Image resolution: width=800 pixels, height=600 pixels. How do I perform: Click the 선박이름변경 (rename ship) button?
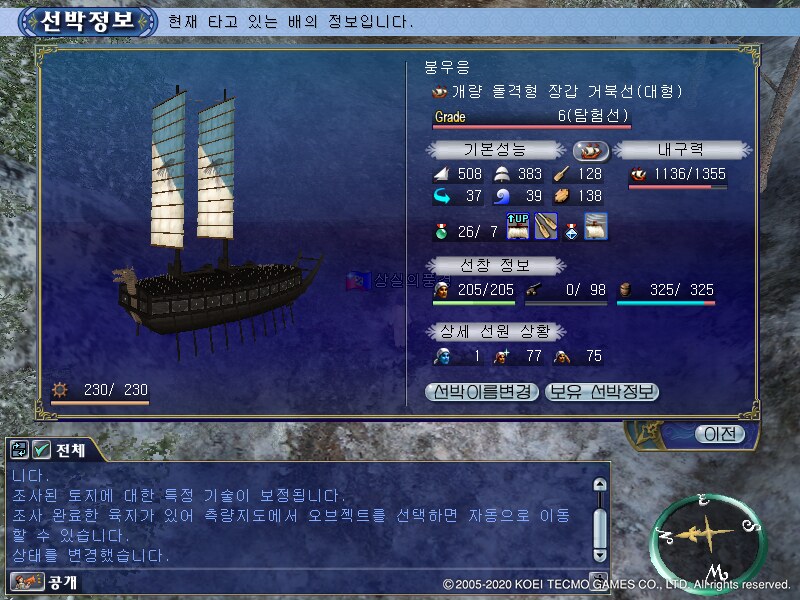483,391
